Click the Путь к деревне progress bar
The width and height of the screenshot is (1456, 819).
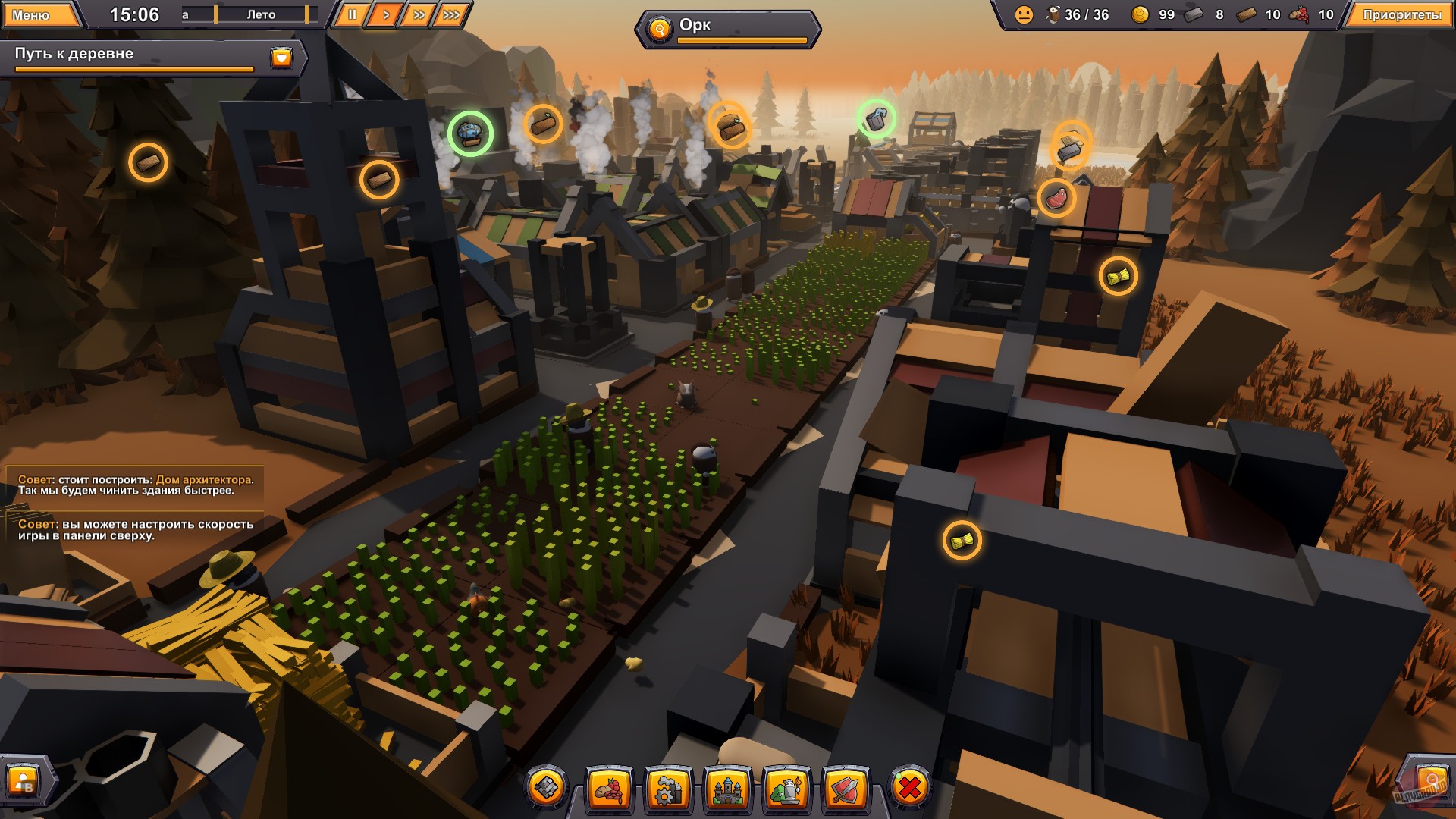tap(133, 67)
